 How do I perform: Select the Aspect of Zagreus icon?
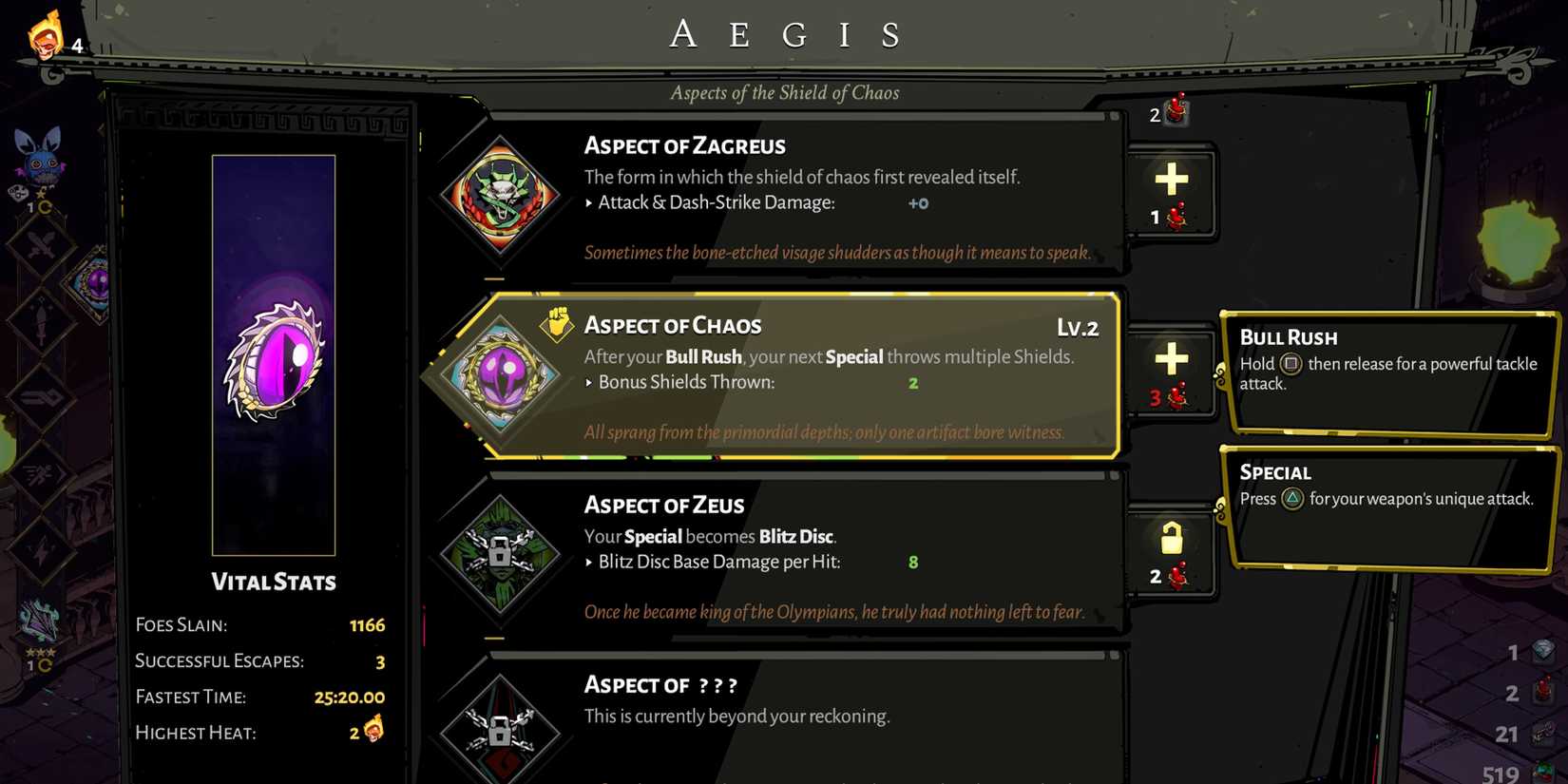(501, 197)
